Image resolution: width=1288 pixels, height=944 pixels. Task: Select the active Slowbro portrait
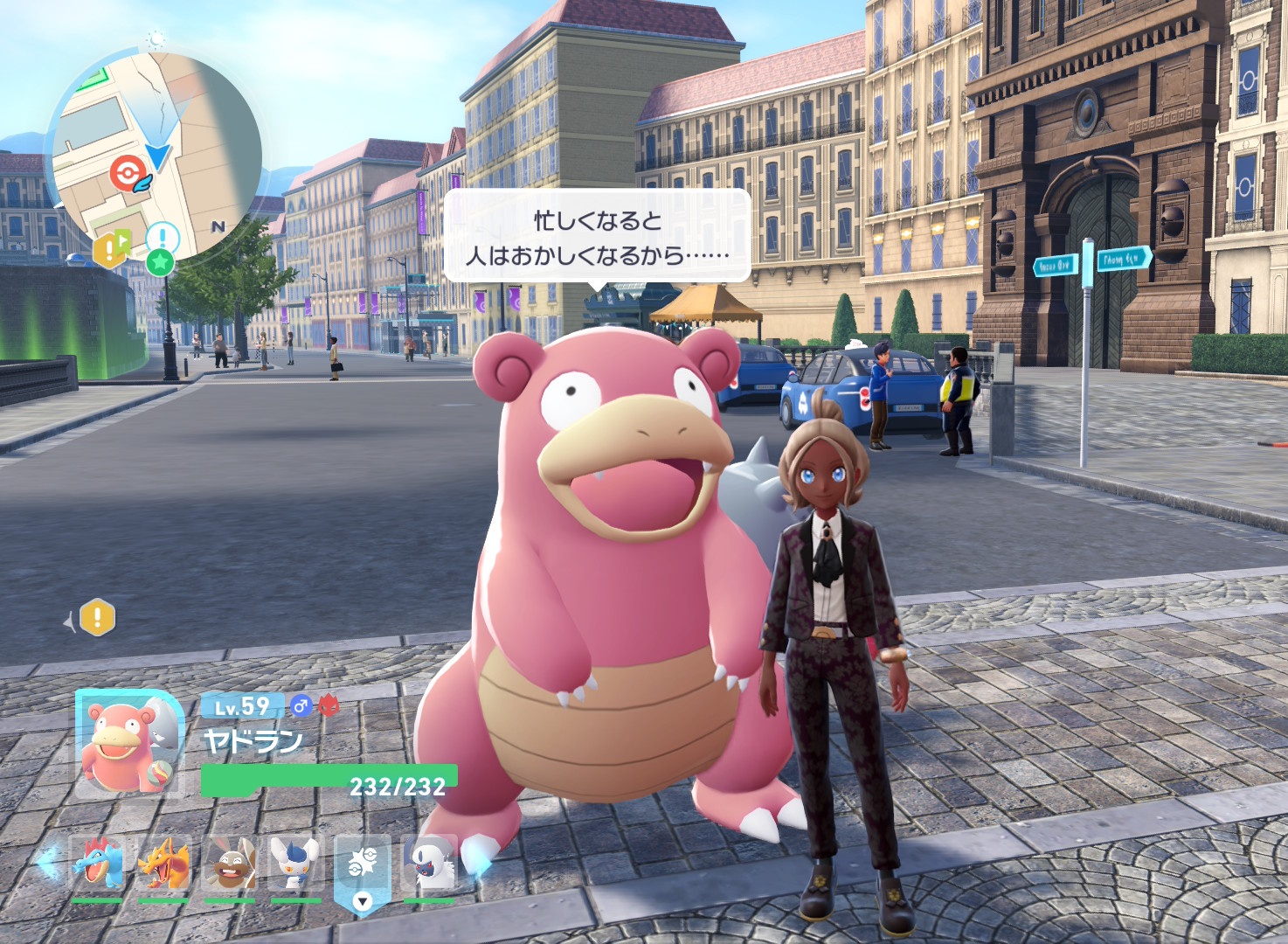click(128, 743)
